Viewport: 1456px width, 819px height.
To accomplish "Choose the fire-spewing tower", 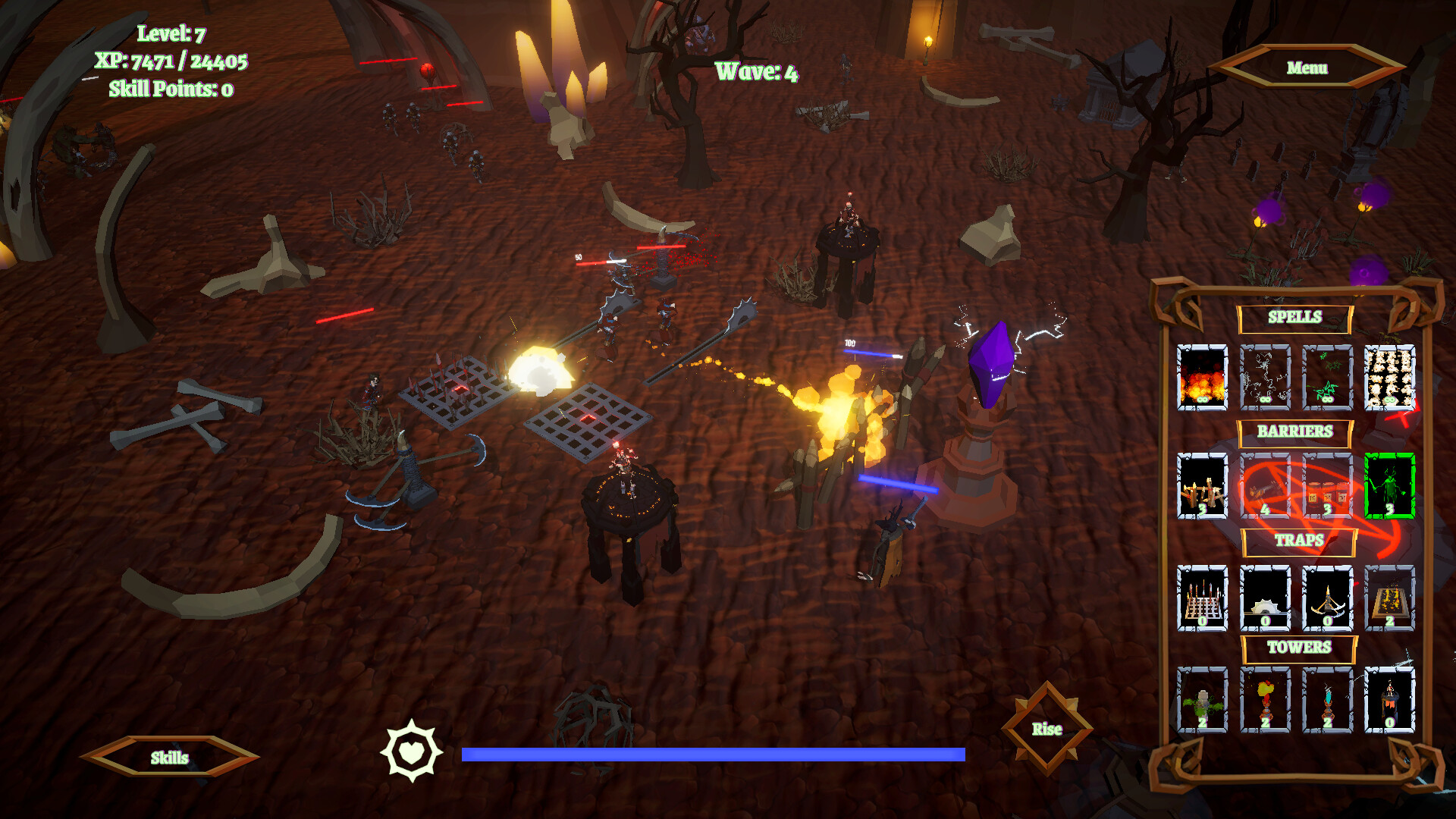I will tap(1265, 700).
